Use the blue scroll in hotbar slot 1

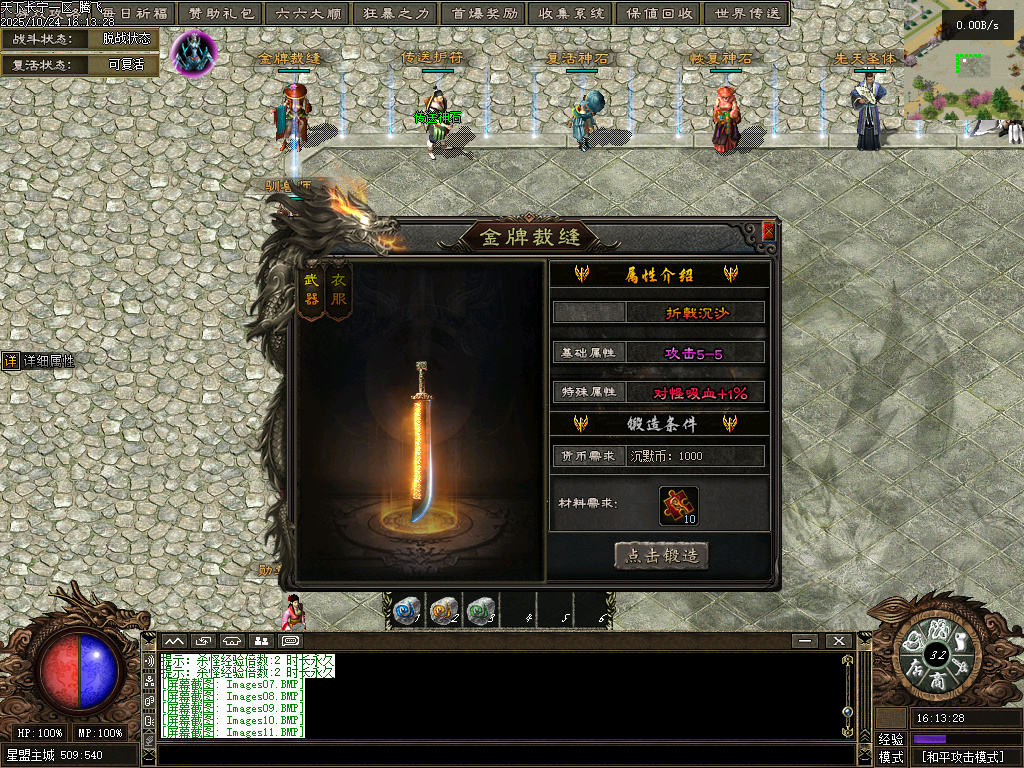(406, 610)
